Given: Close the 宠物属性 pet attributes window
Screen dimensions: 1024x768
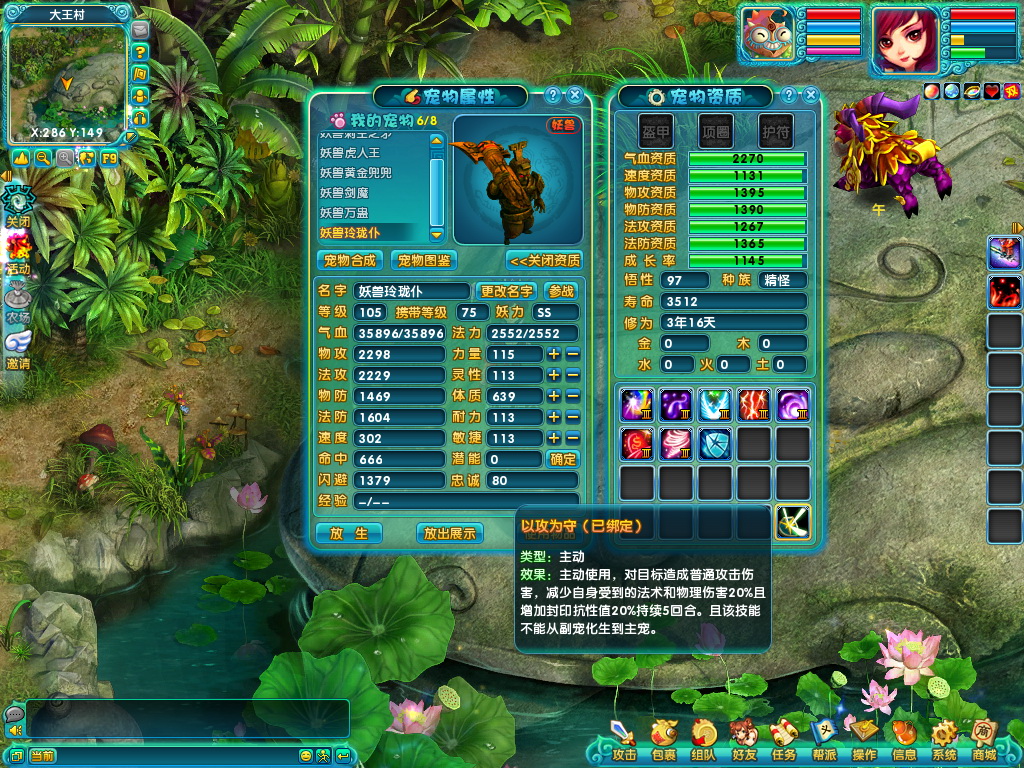Looking at the screenshot, I should tap(575, 96).
